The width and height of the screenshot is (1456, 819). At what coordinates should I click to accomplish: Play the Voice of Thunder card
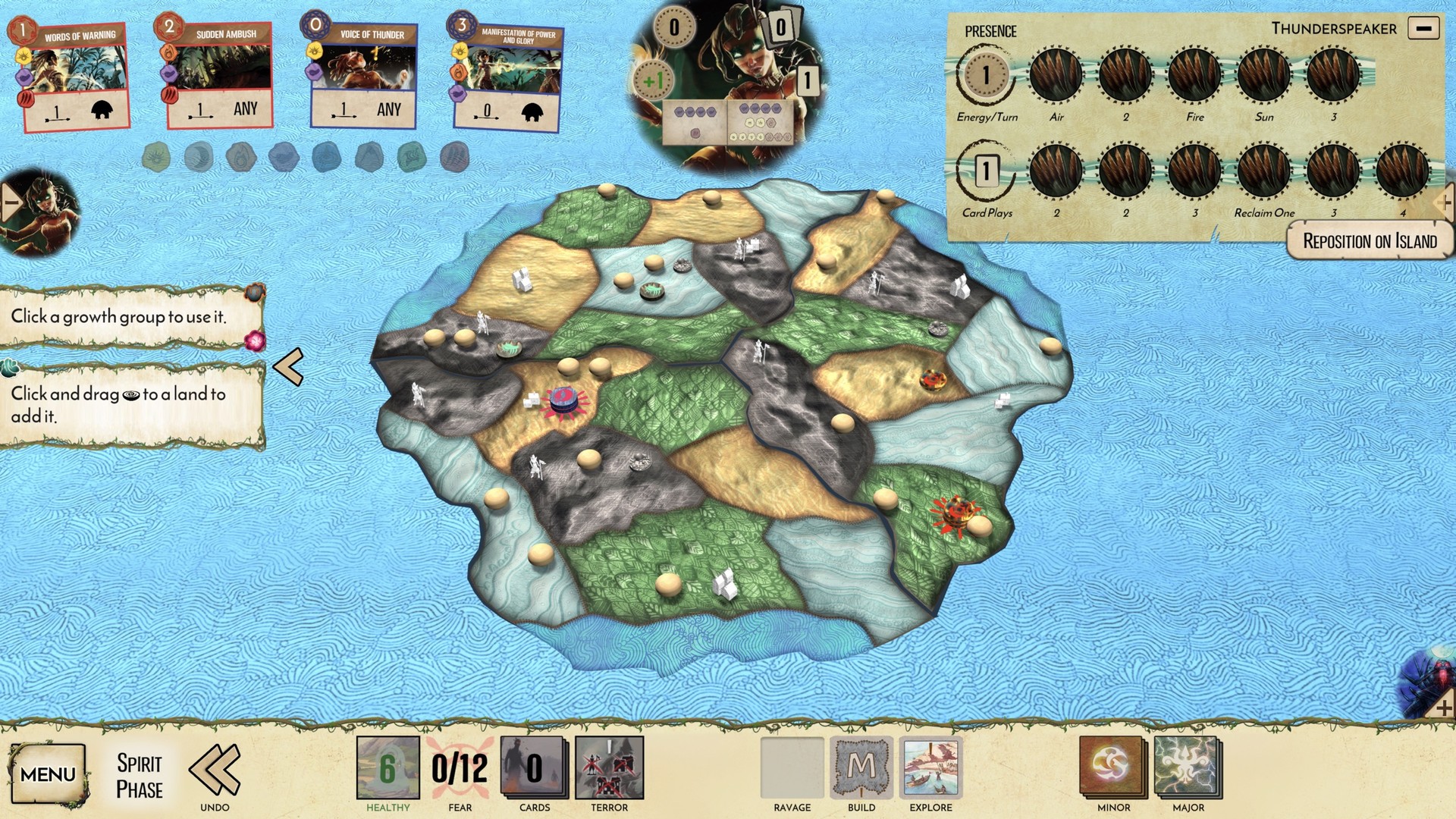click(x=365, y=72)
